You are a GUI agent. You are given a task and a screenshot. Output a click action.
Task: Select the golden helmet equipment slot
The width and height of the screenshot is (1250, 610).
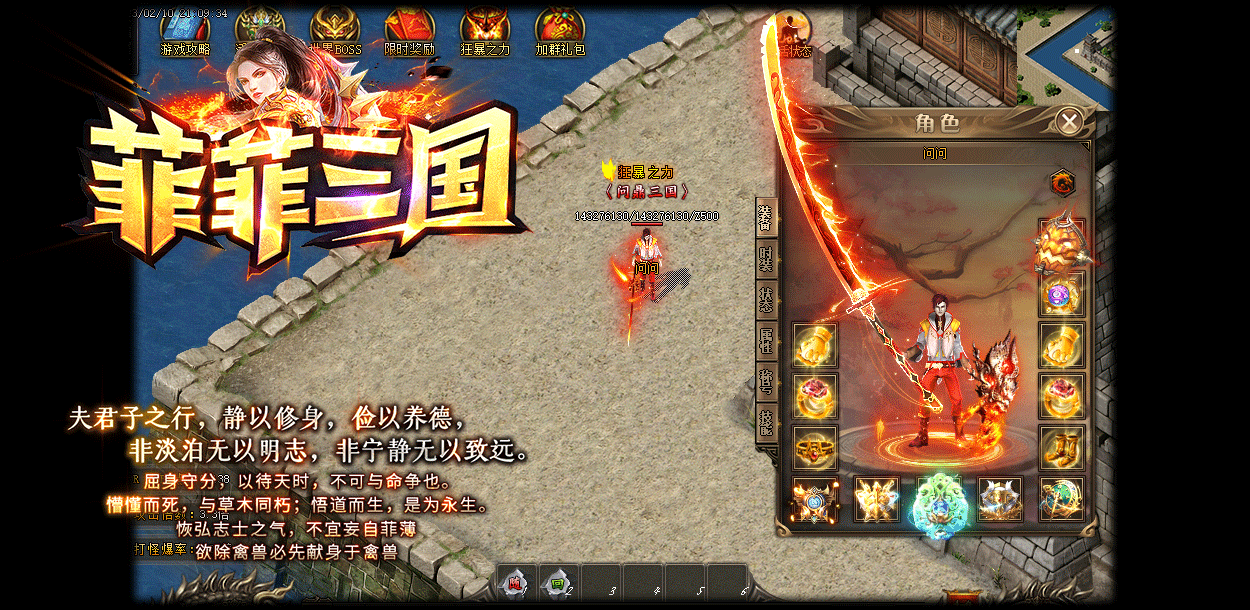coord(1061,243)
